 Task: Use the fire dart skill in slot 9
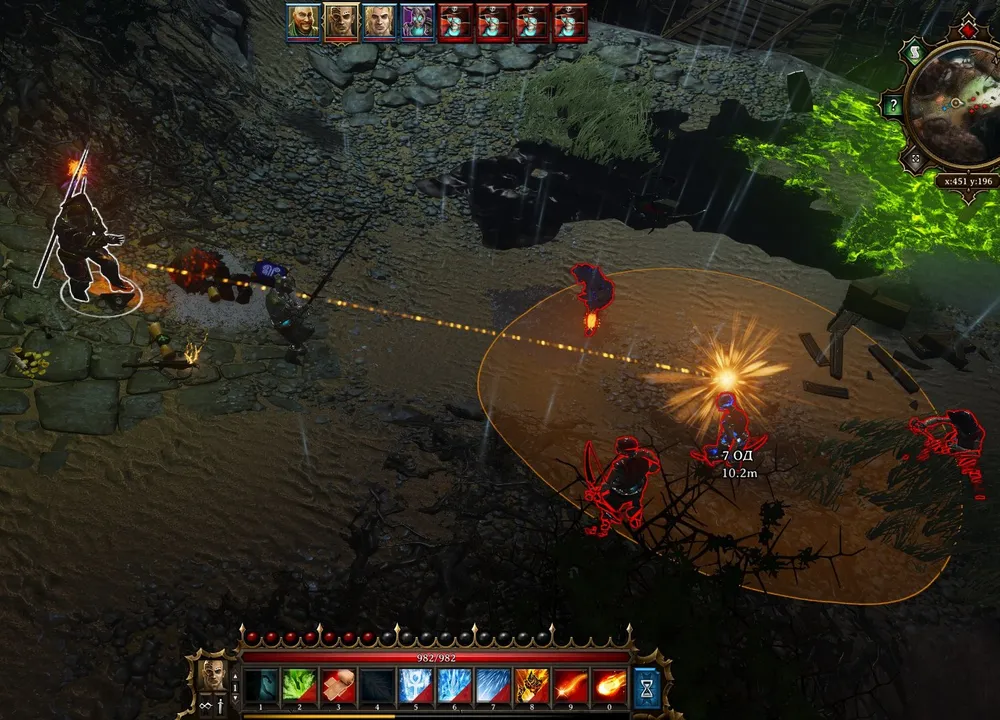coord(571,686)
